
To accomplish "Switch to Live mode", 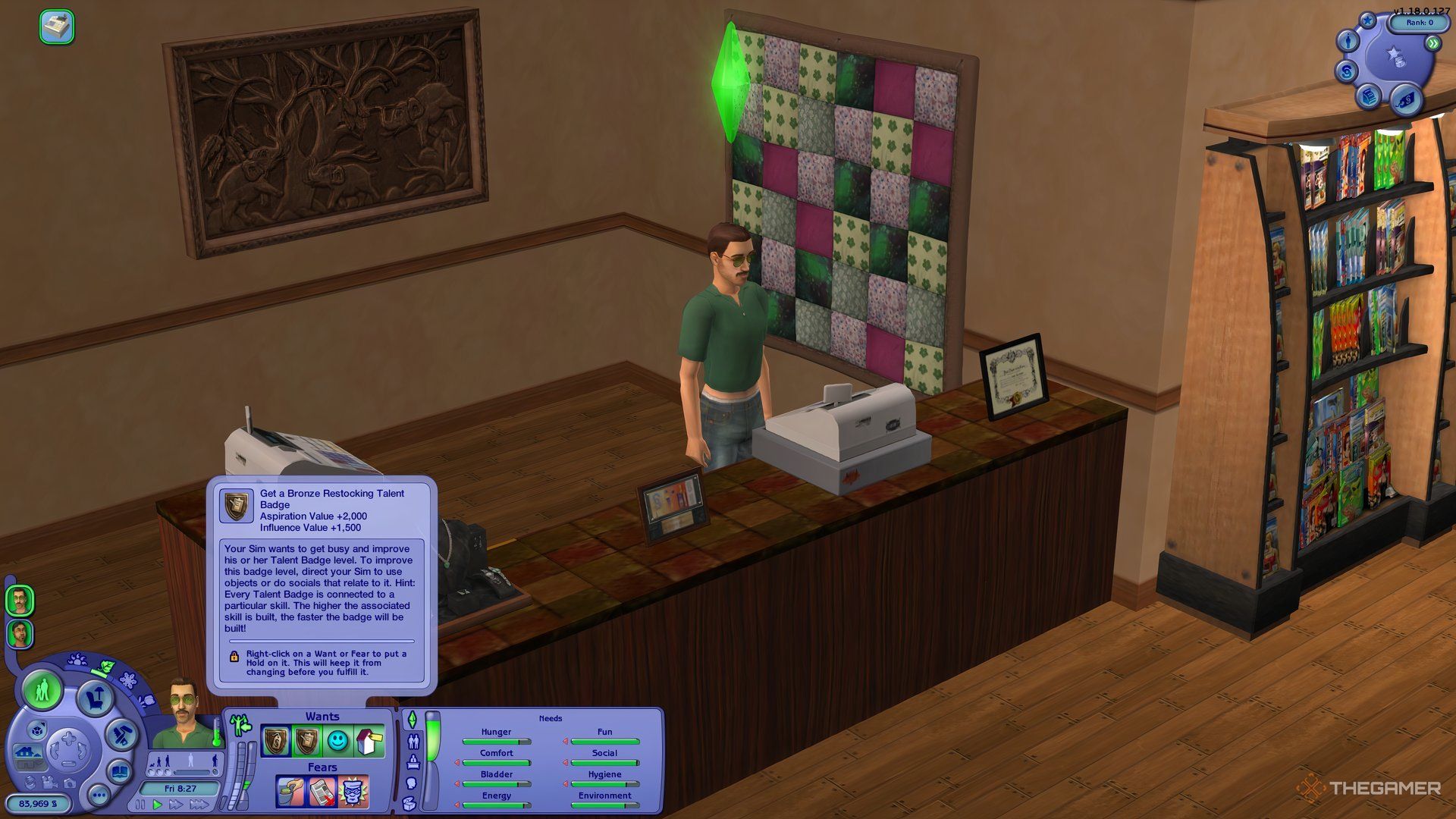I will 42,690.
